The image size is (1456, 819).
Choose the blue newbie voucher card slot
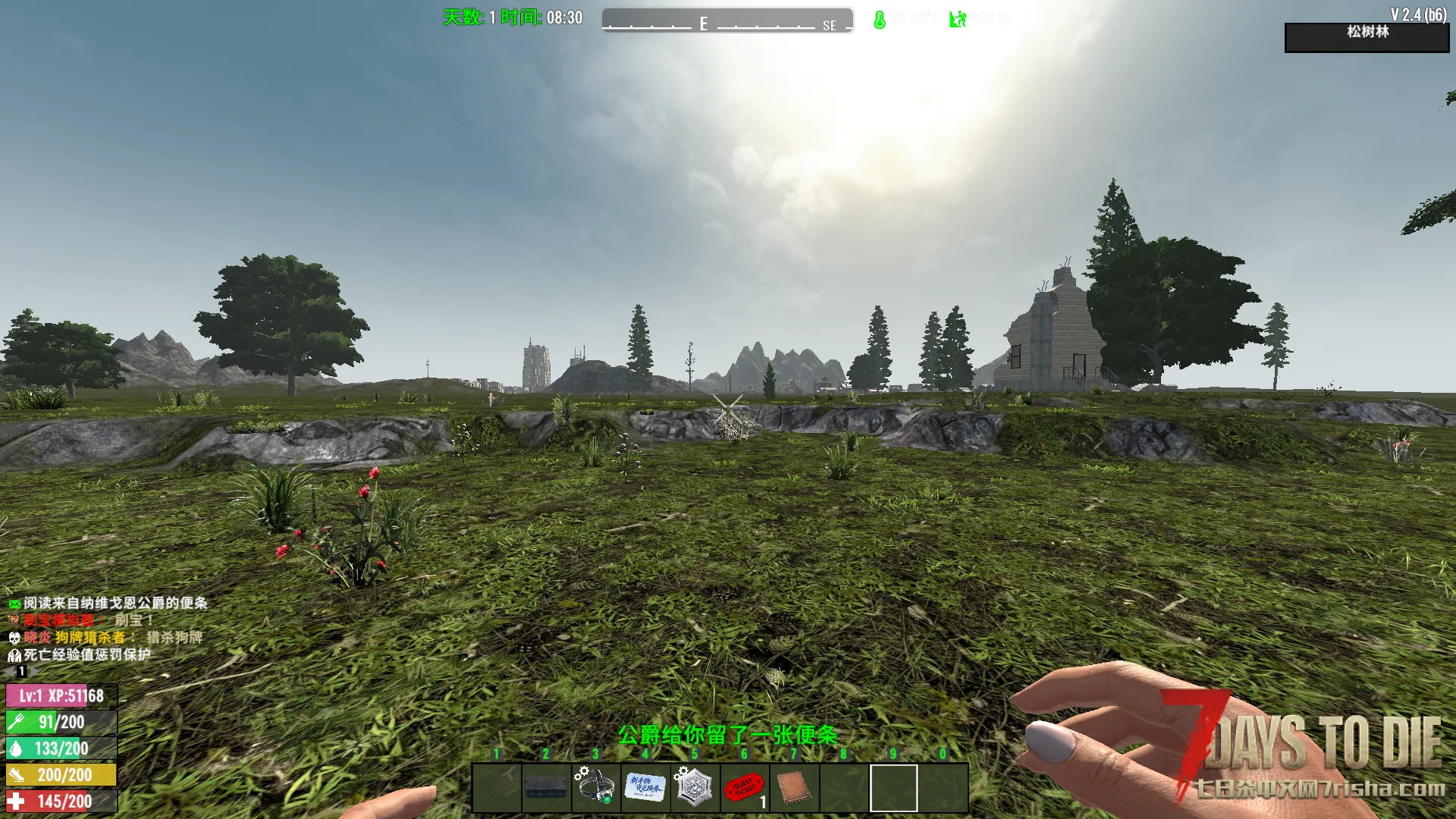pos(645,787)
